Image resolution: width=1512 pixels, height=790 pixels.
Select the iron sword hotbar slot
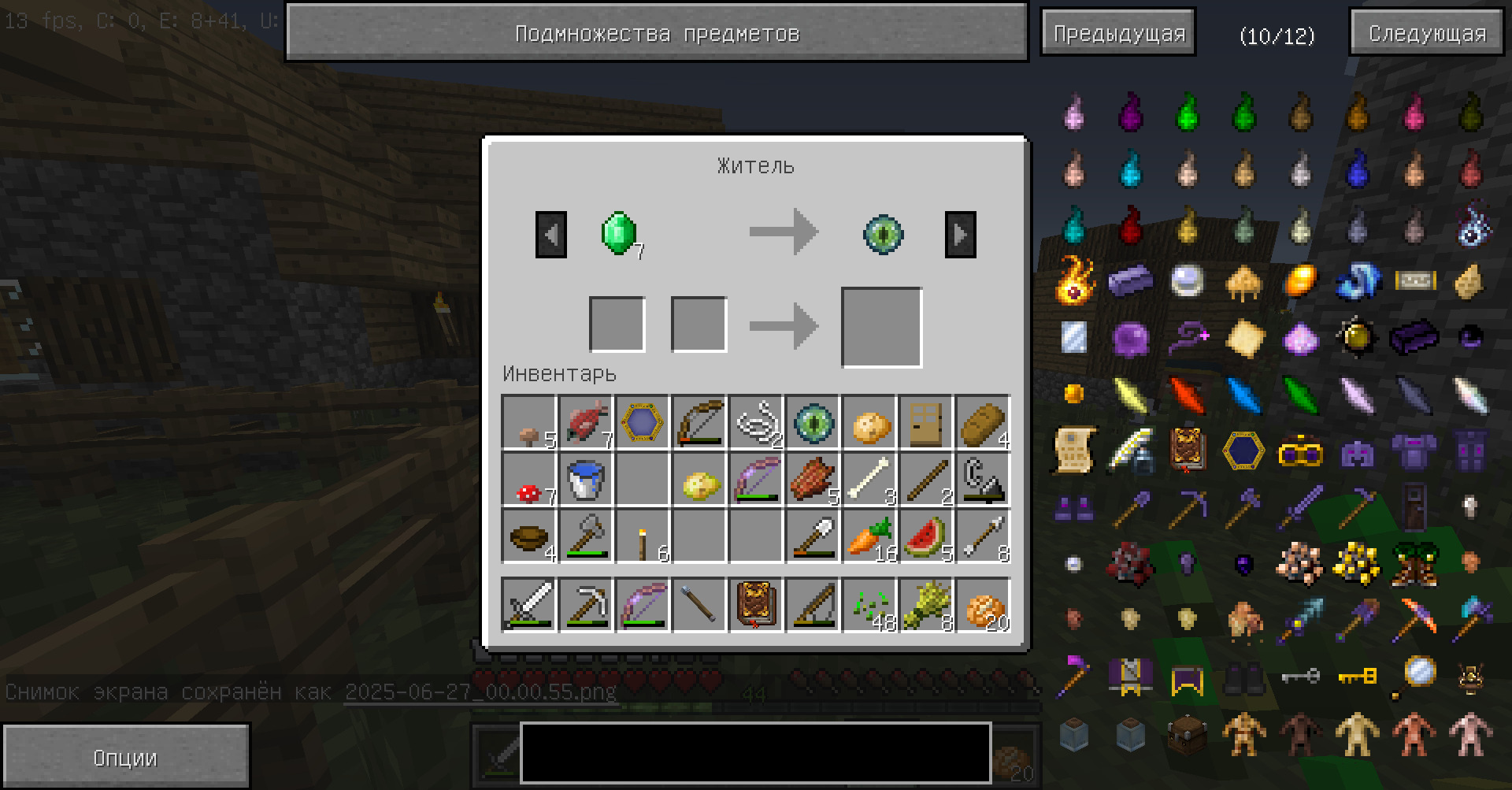tap(528, 606)
